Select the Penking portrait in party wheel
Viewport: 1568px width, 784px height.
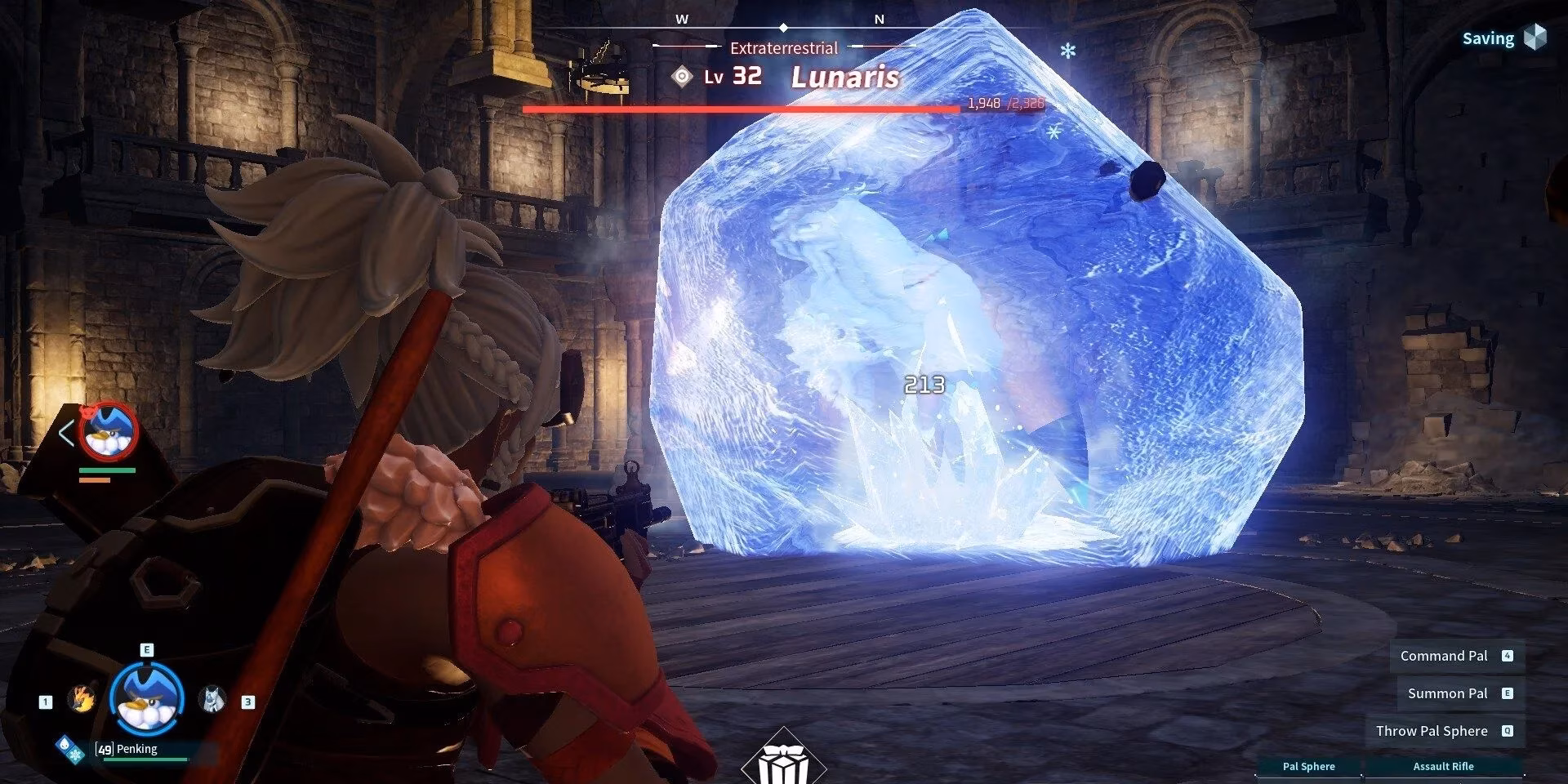(146, 698)
